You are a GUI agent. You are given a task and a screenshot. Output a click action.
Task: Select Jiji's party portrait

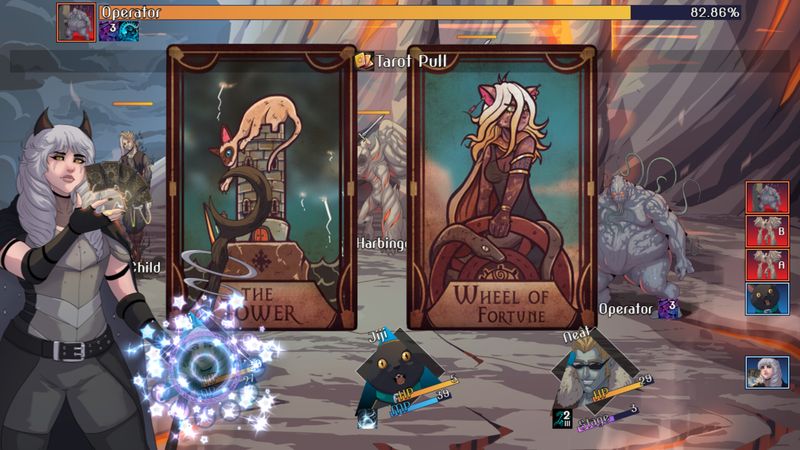pyautogui.click(x=398, y=364)
